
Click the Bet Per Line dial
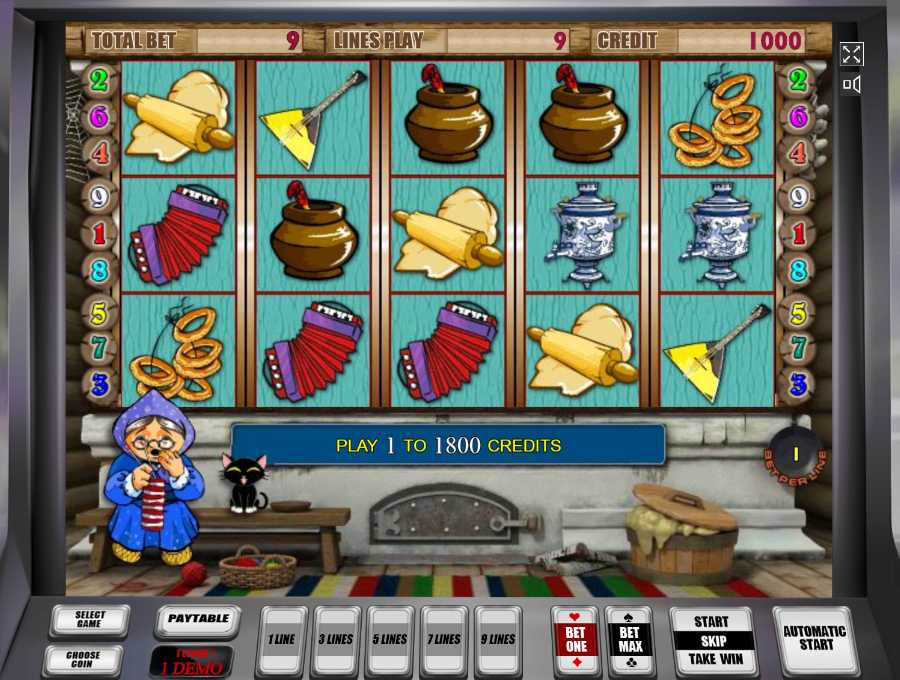pos(796,455)
